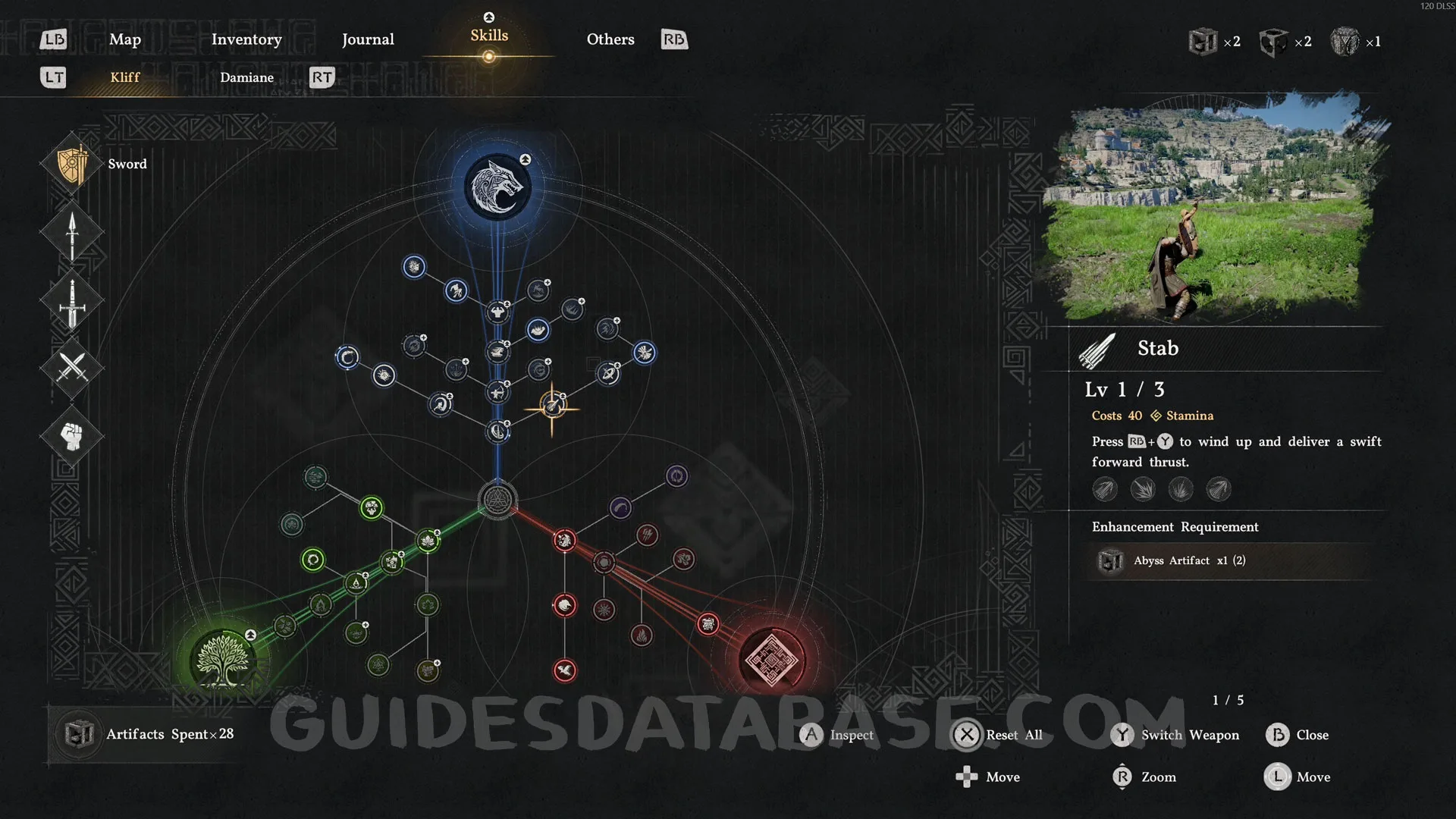
Task: Select the Sword weapon category
Action: (74, 165)
